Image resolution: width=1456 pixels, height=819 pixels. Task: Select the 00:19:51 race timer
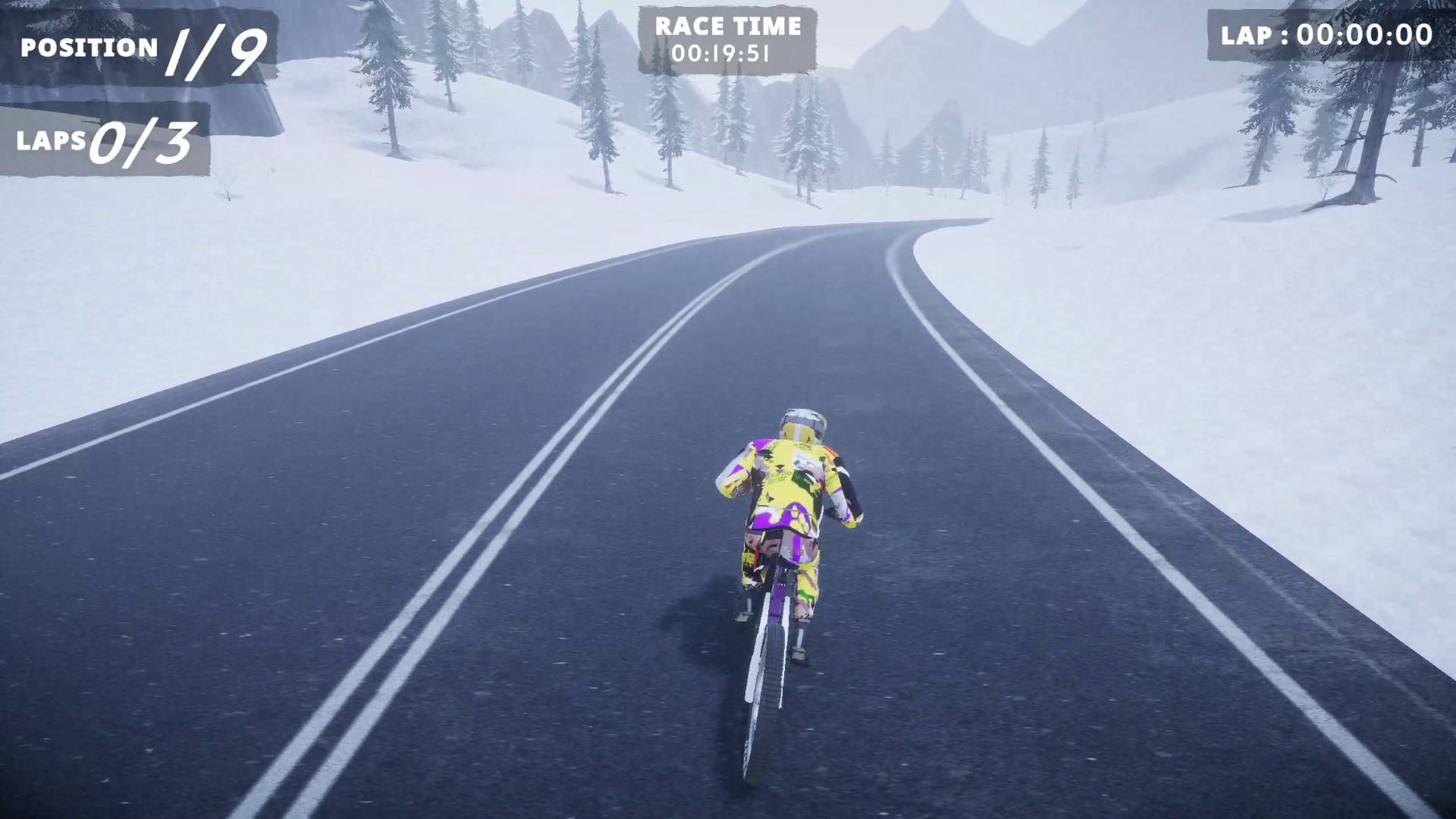point(728,55)
